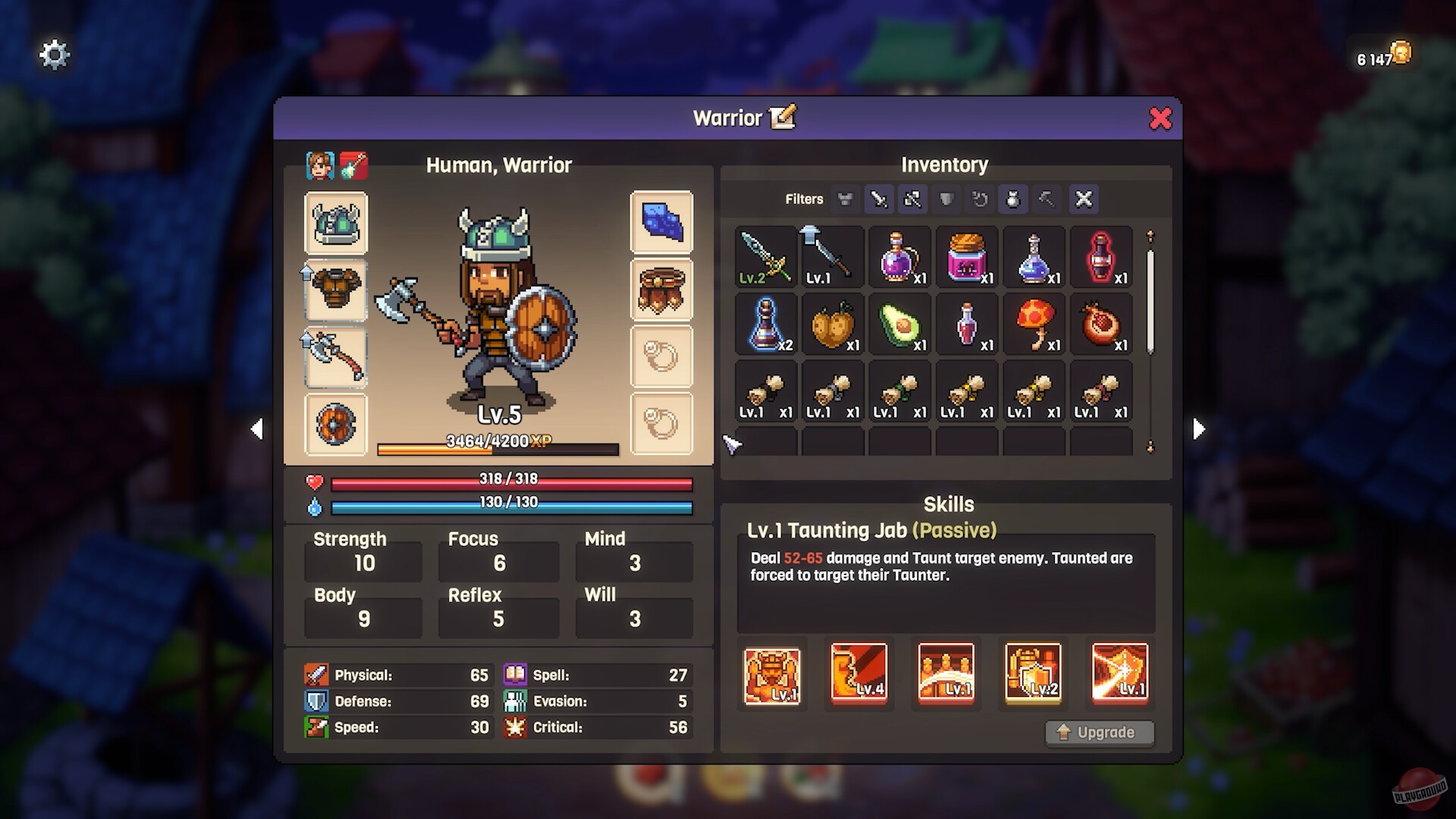The image size is (1456, 819).
Task: Select the Lv.2 shield skill icon
Action: tap(1033, 673)
